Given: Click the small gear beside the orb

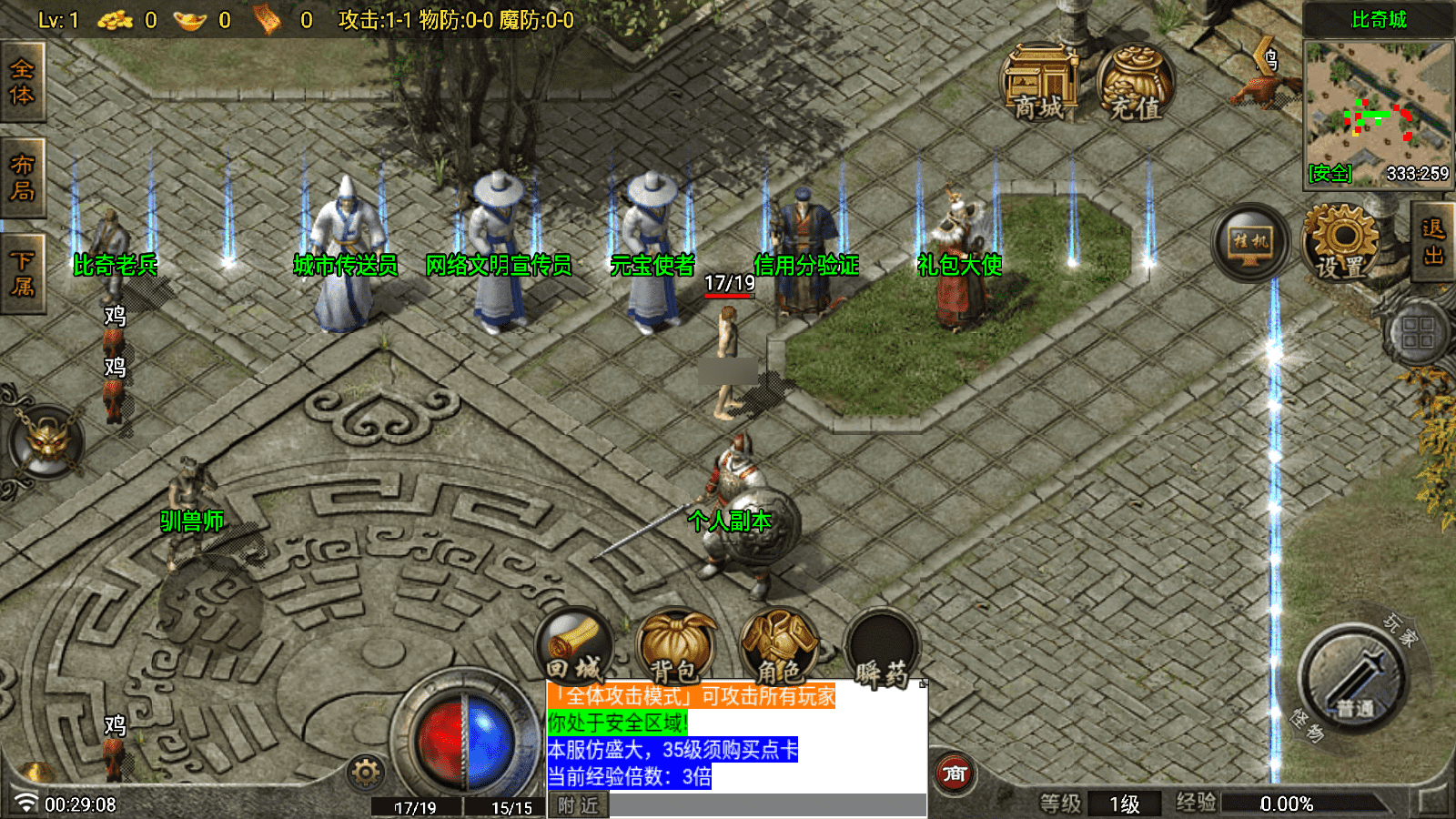Looking at the screenshot, I should [x=366, y=773].
